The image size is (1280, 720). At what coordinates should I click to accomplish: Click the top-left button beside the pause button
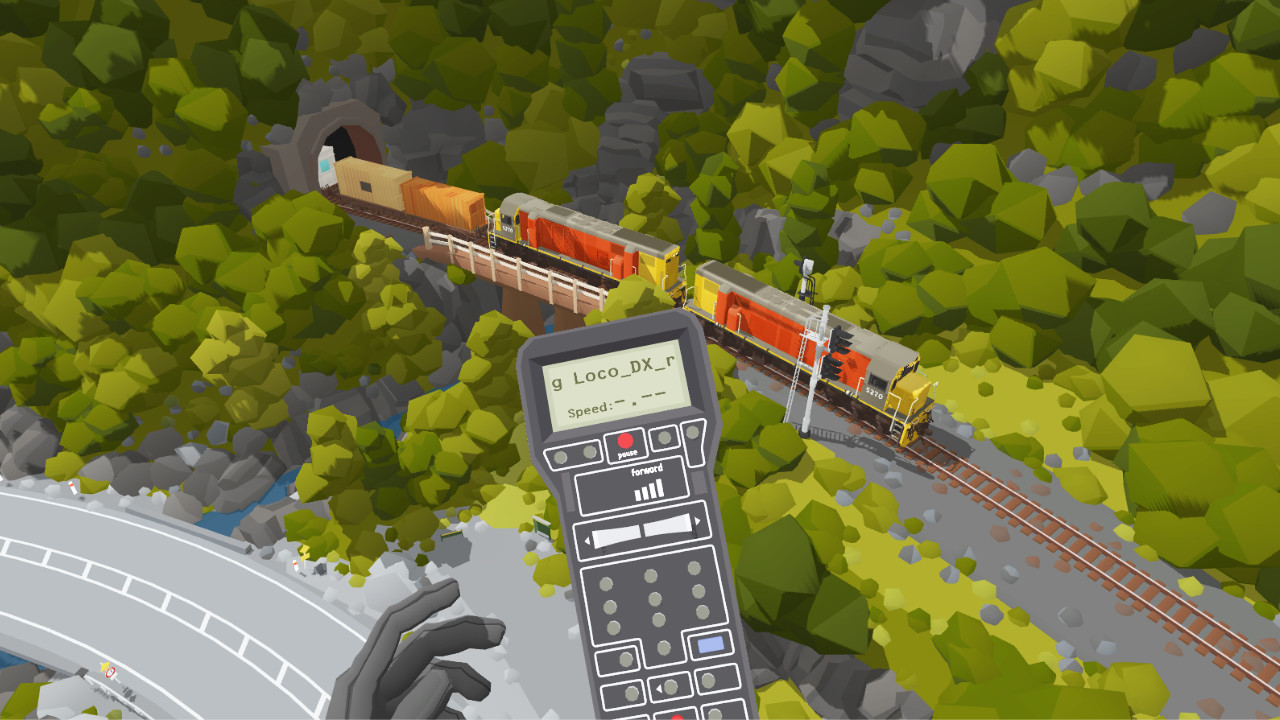click(561, 456)
